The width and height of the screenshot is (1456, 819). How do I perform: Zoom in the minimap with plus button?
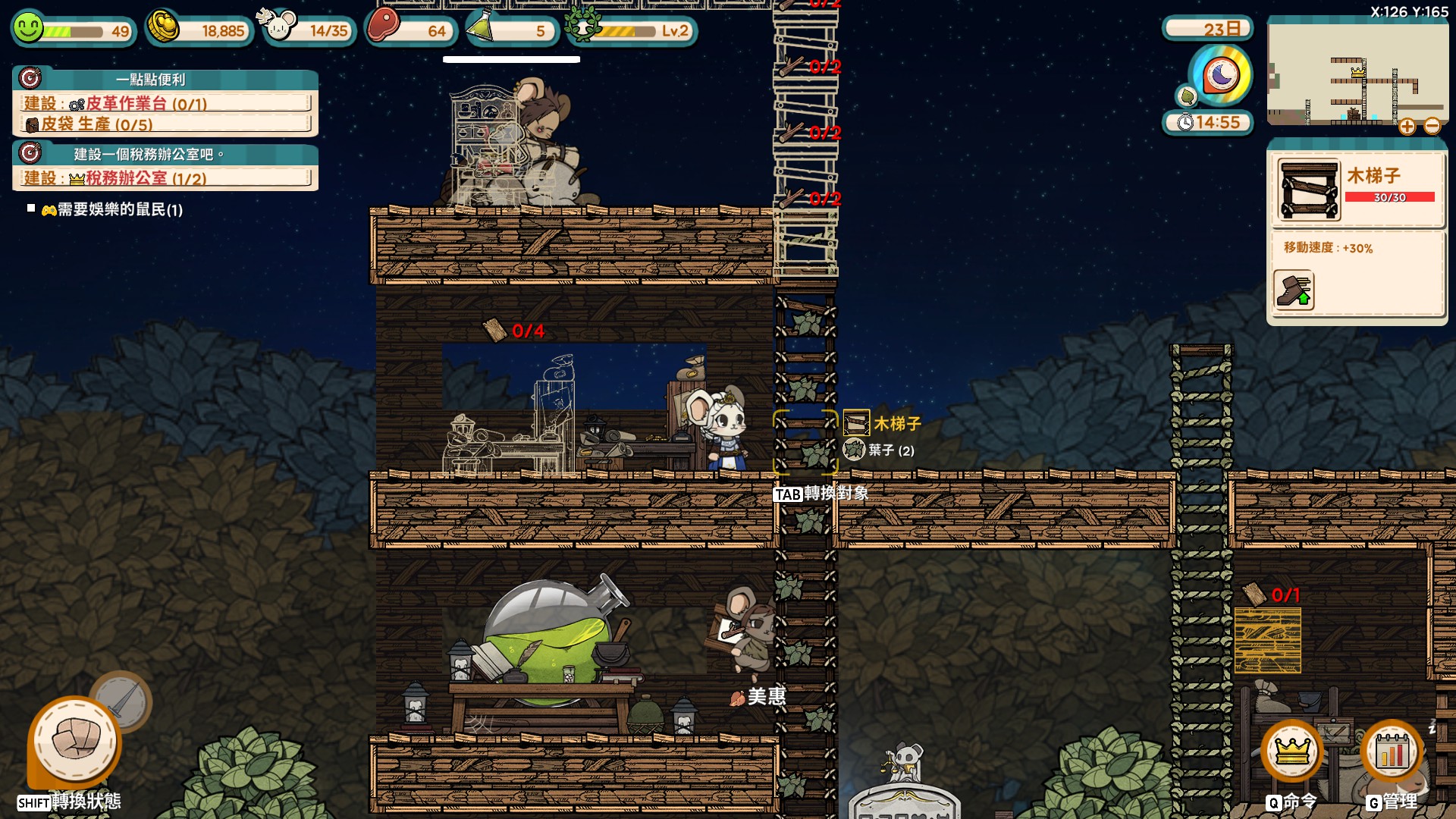(1407, 127)
